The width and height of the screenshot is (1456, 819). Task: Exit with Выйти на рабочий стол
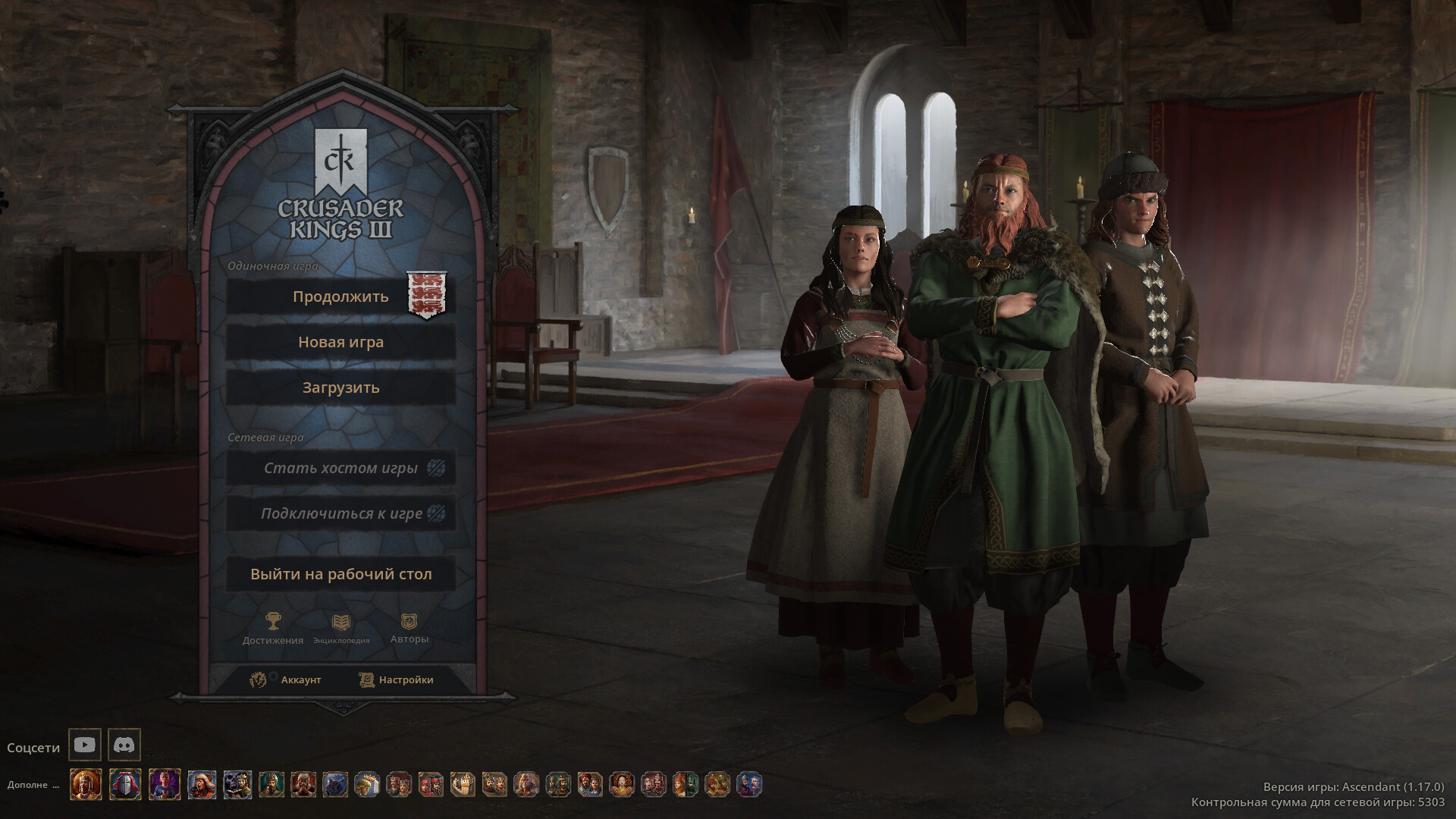[340, 574]
